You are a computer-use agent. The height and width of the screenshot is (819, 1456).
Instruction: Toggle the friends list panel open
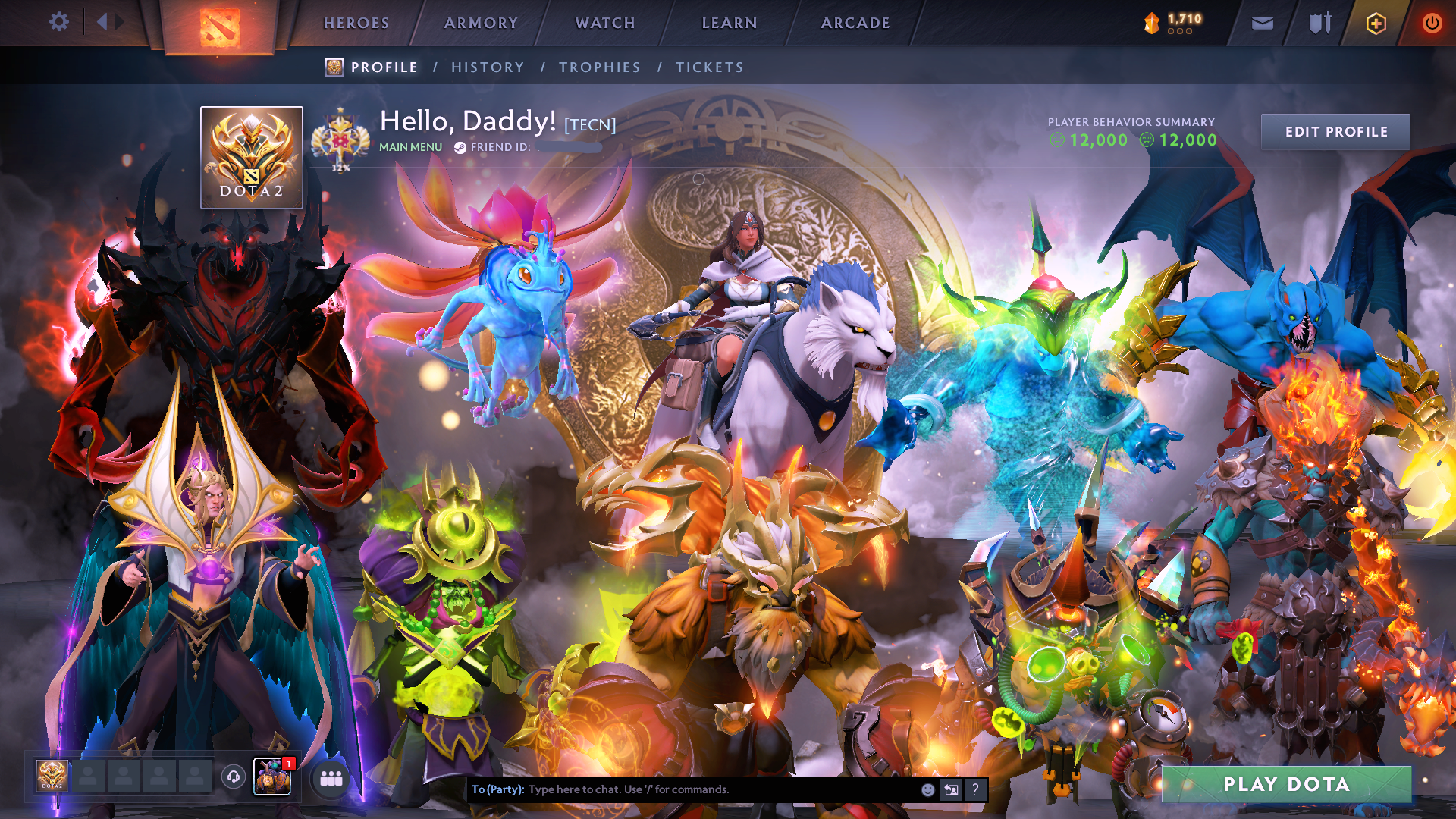331,777
